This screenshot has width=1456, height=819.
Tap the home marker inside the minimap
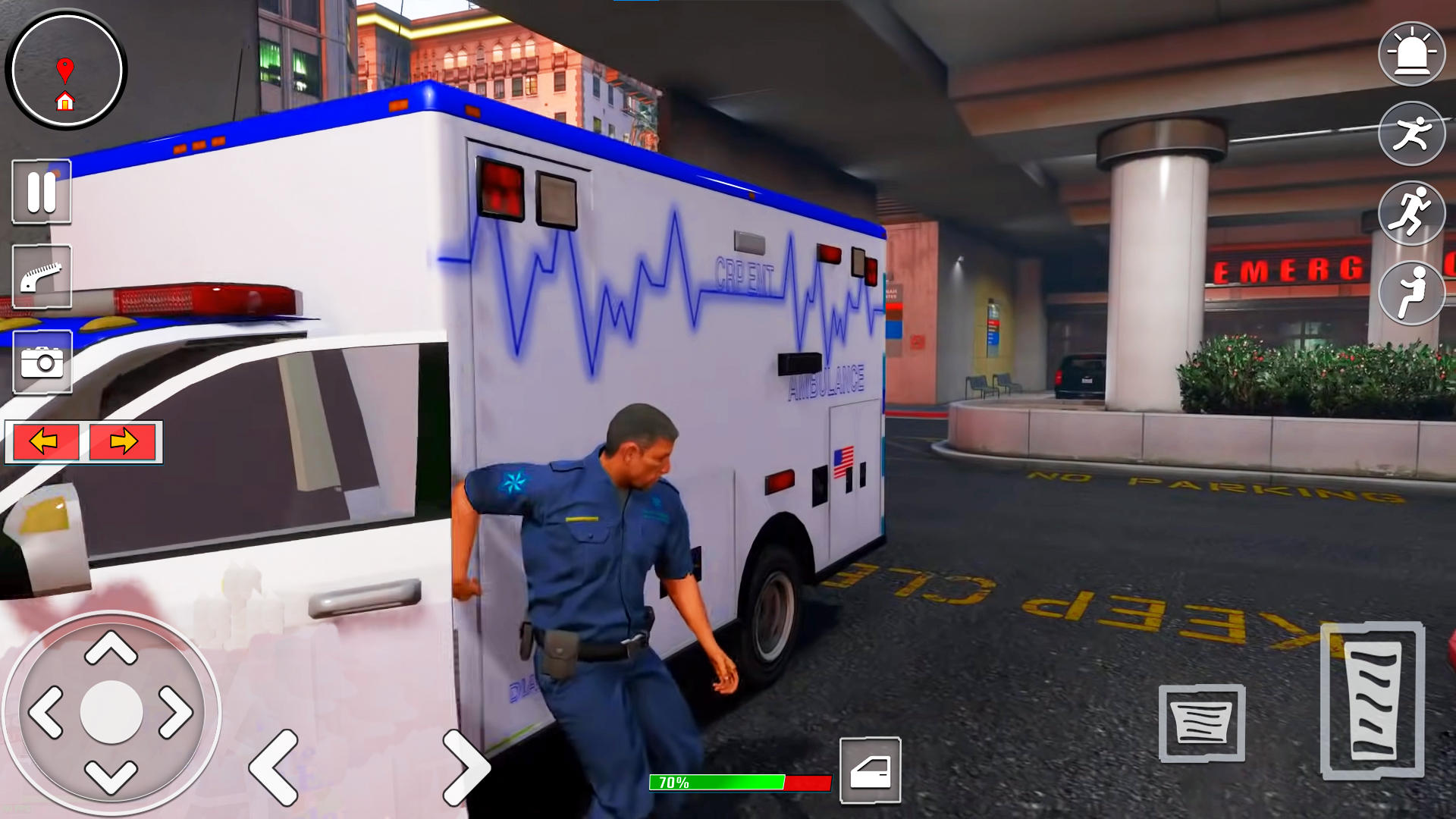(67, 99)
